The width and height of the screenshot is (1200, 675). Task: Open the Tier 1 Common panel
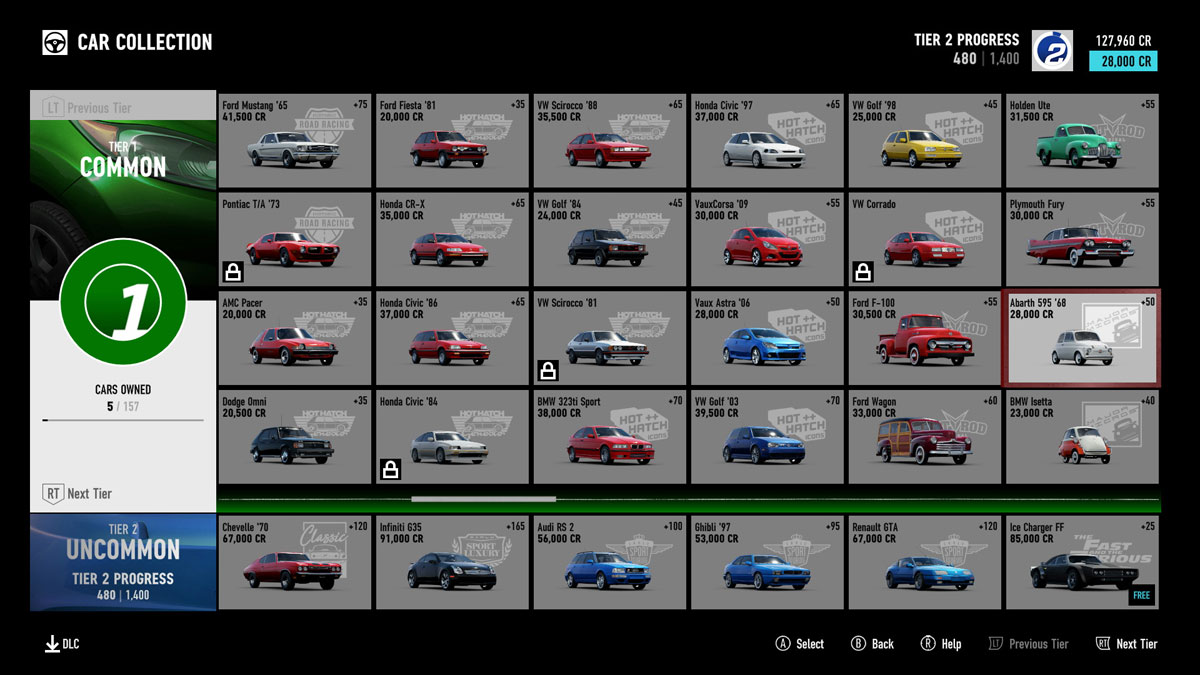click(123, 160)
